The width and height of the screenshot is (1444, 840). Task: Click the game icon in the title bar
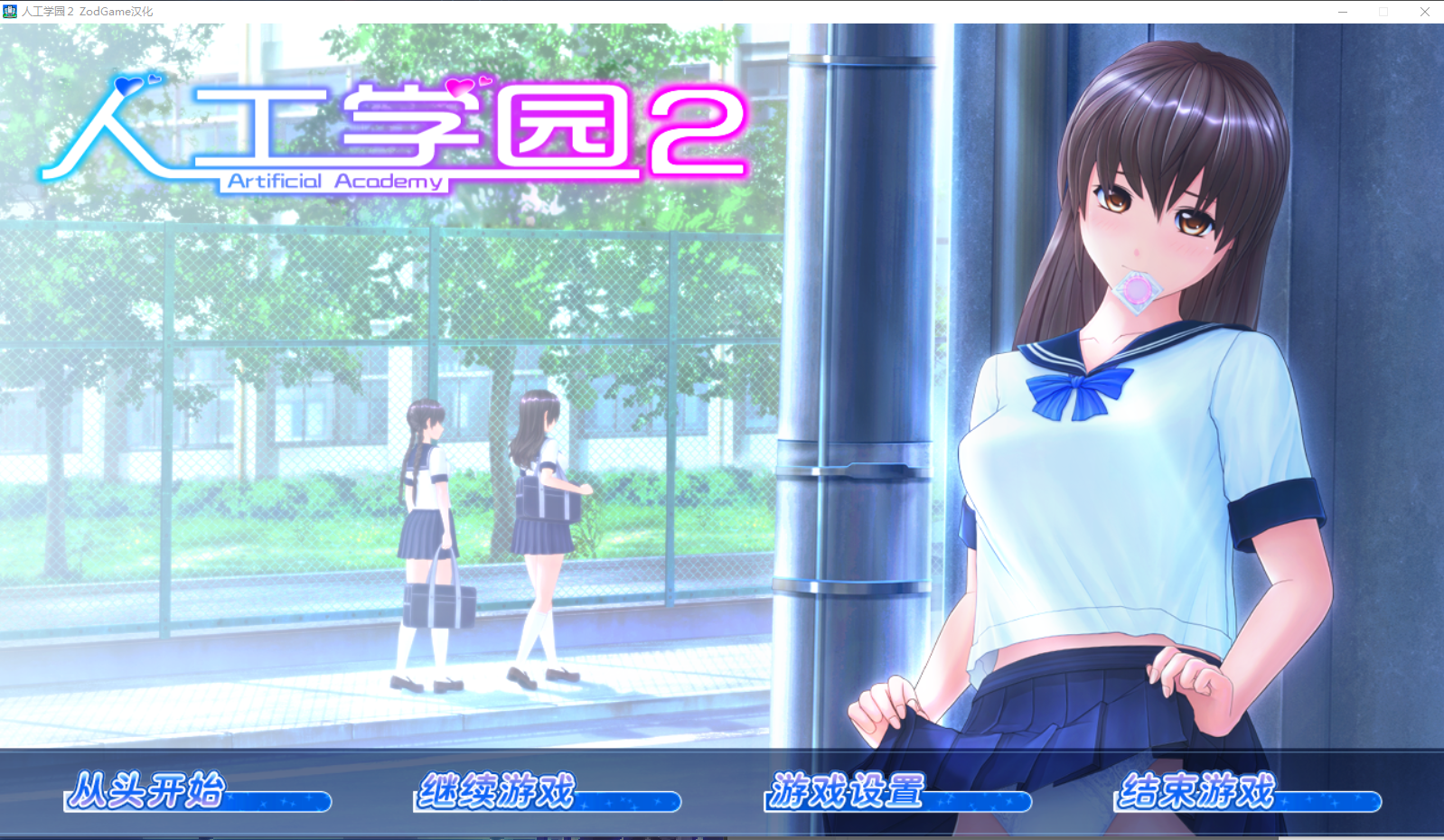(x=10, y=11)
